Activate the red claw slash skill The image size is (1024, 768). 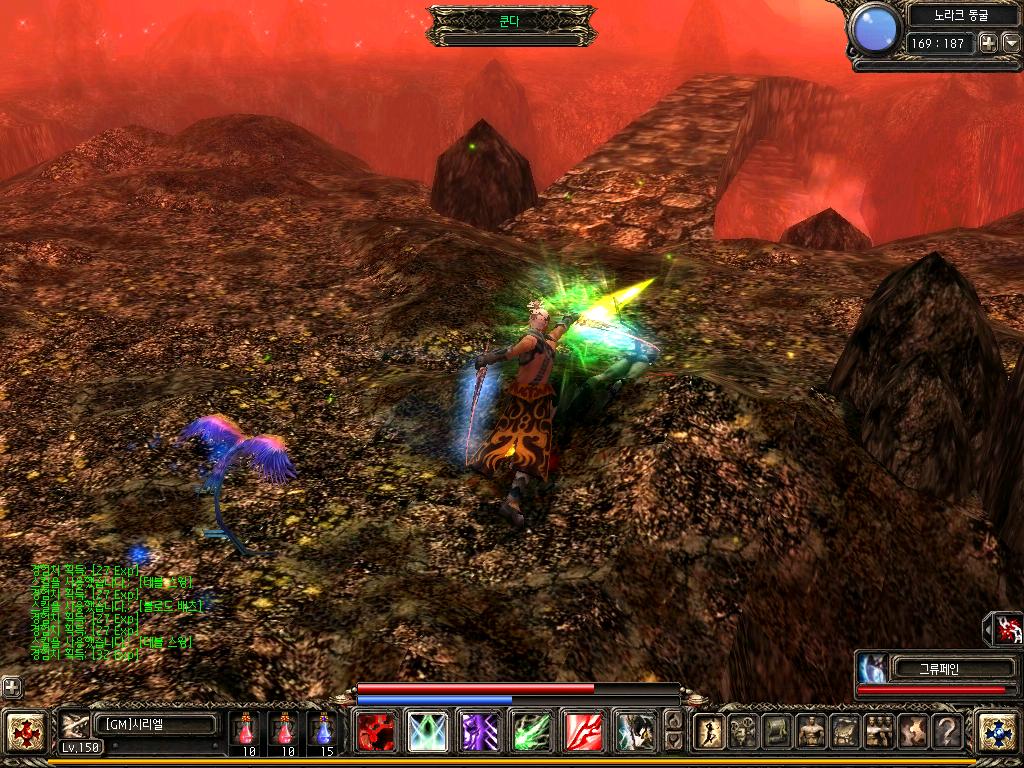coord(583,732)
